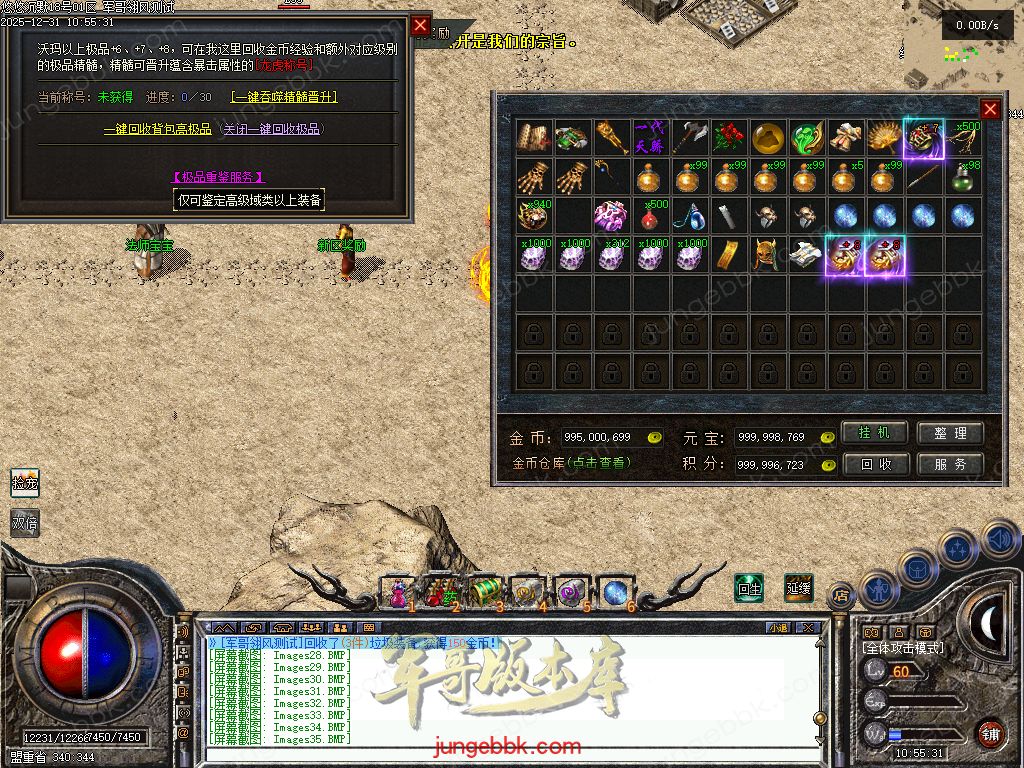Select 关闭一键回收极品 link
Image resolution: width=1024 pixels, height=768 pixels.
coord(272,129)
